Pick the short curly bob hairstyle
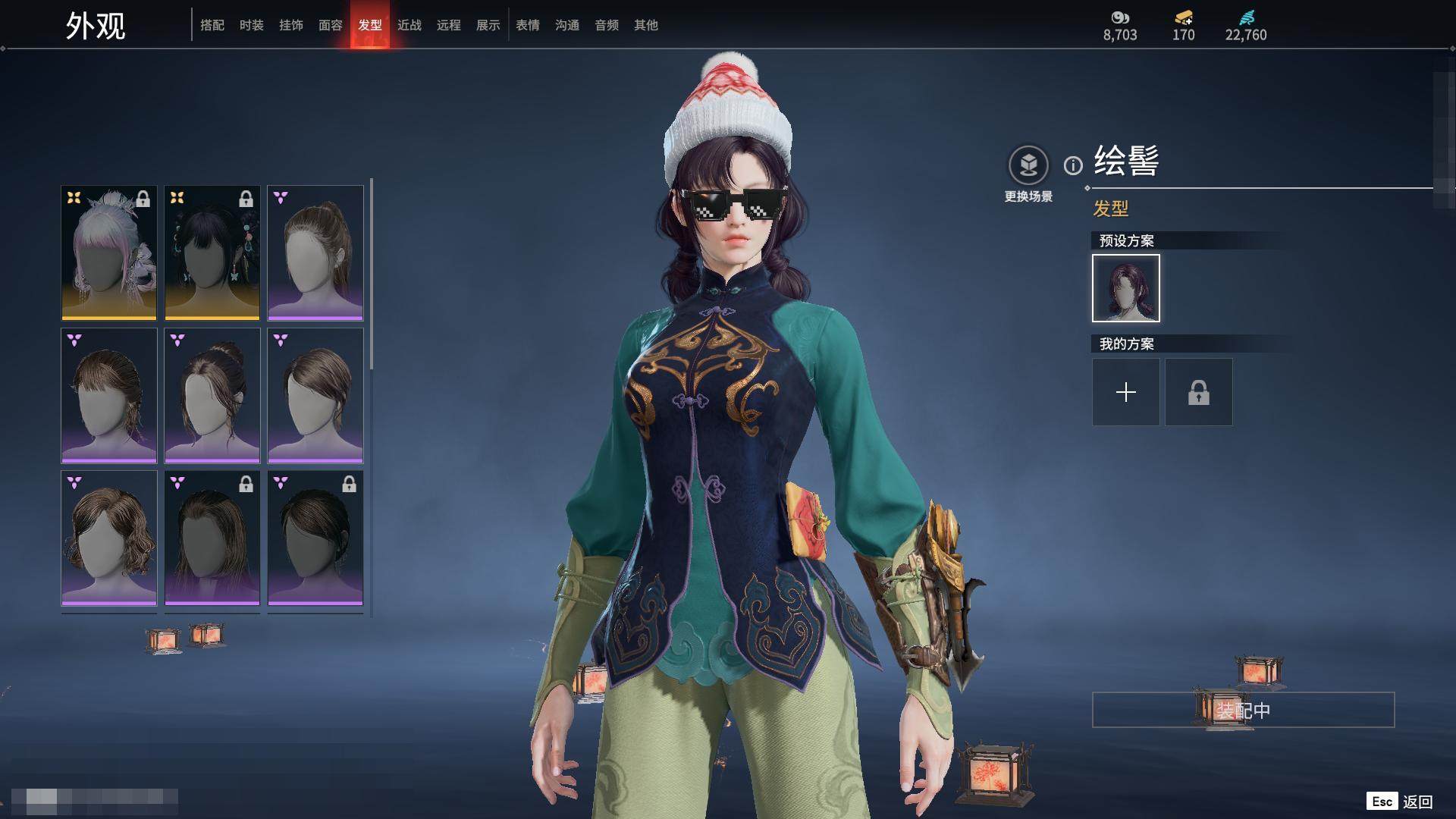Viewport: 1456px width, 819px height. 109,538
